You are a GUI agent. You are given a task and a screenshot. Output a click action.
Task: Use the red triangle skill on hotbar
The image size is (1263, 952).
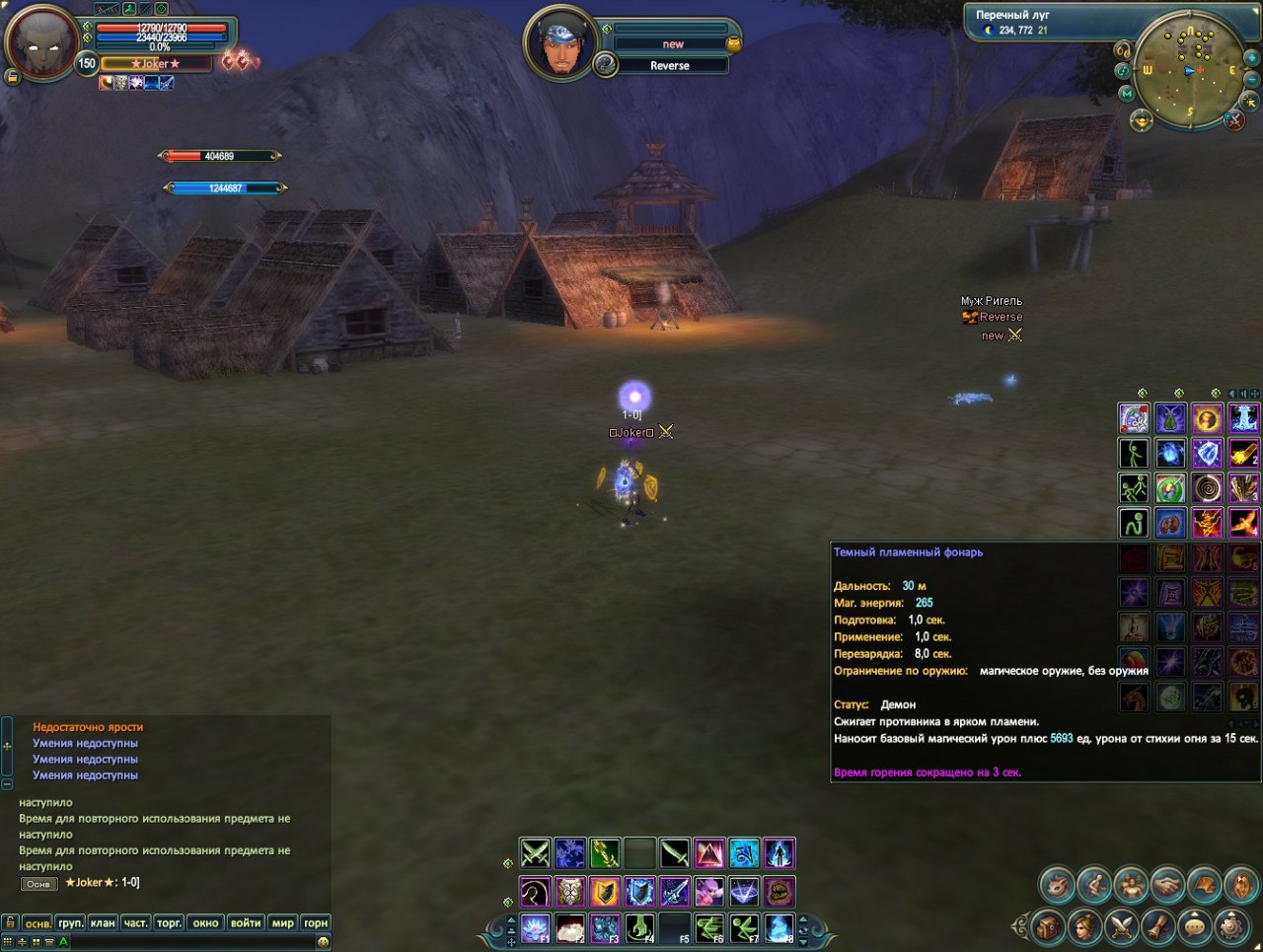tap(709, 852)
